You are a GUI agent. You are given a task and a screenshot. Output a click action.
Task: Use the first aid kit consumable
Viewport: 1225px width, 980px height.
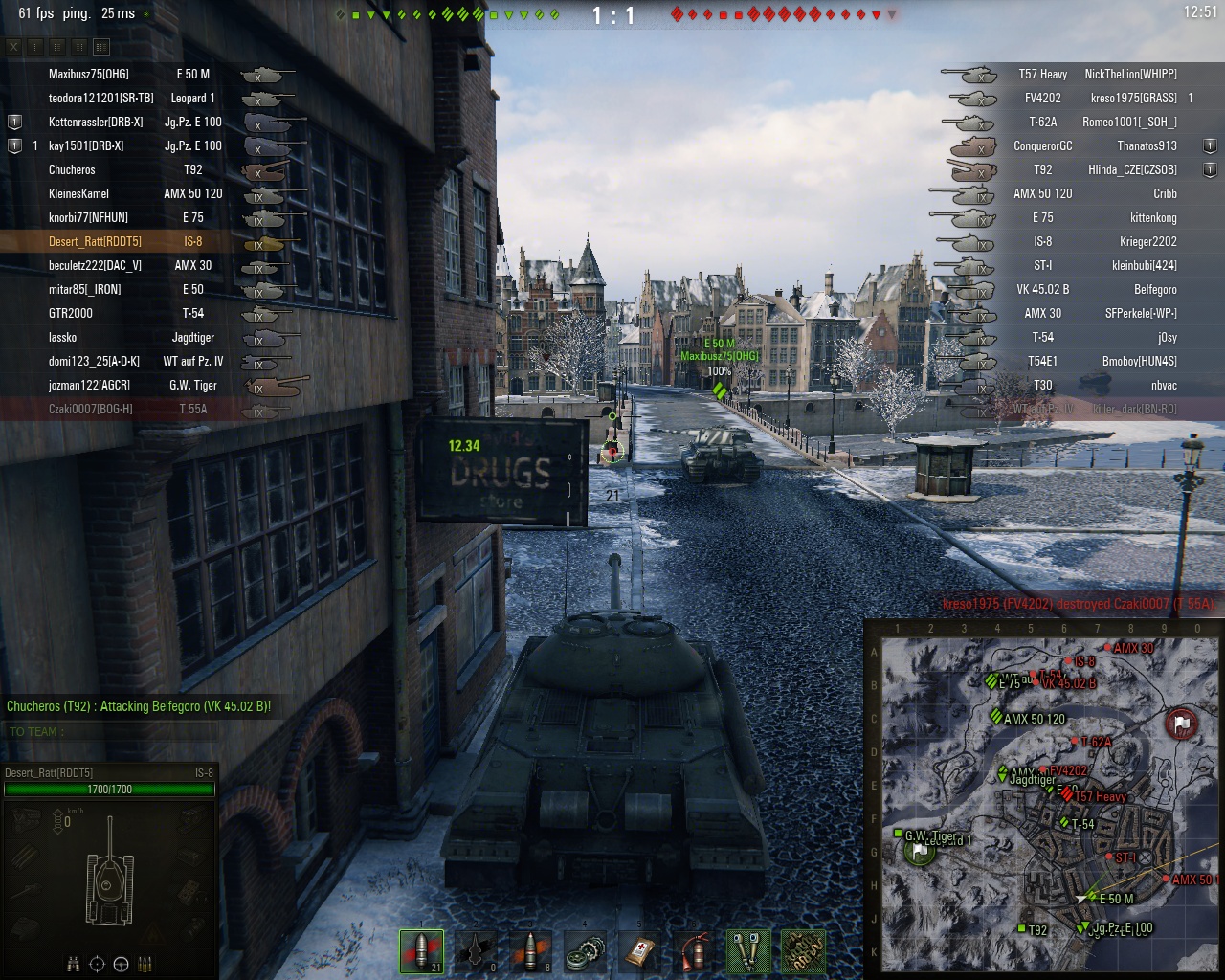click(639, 951)
